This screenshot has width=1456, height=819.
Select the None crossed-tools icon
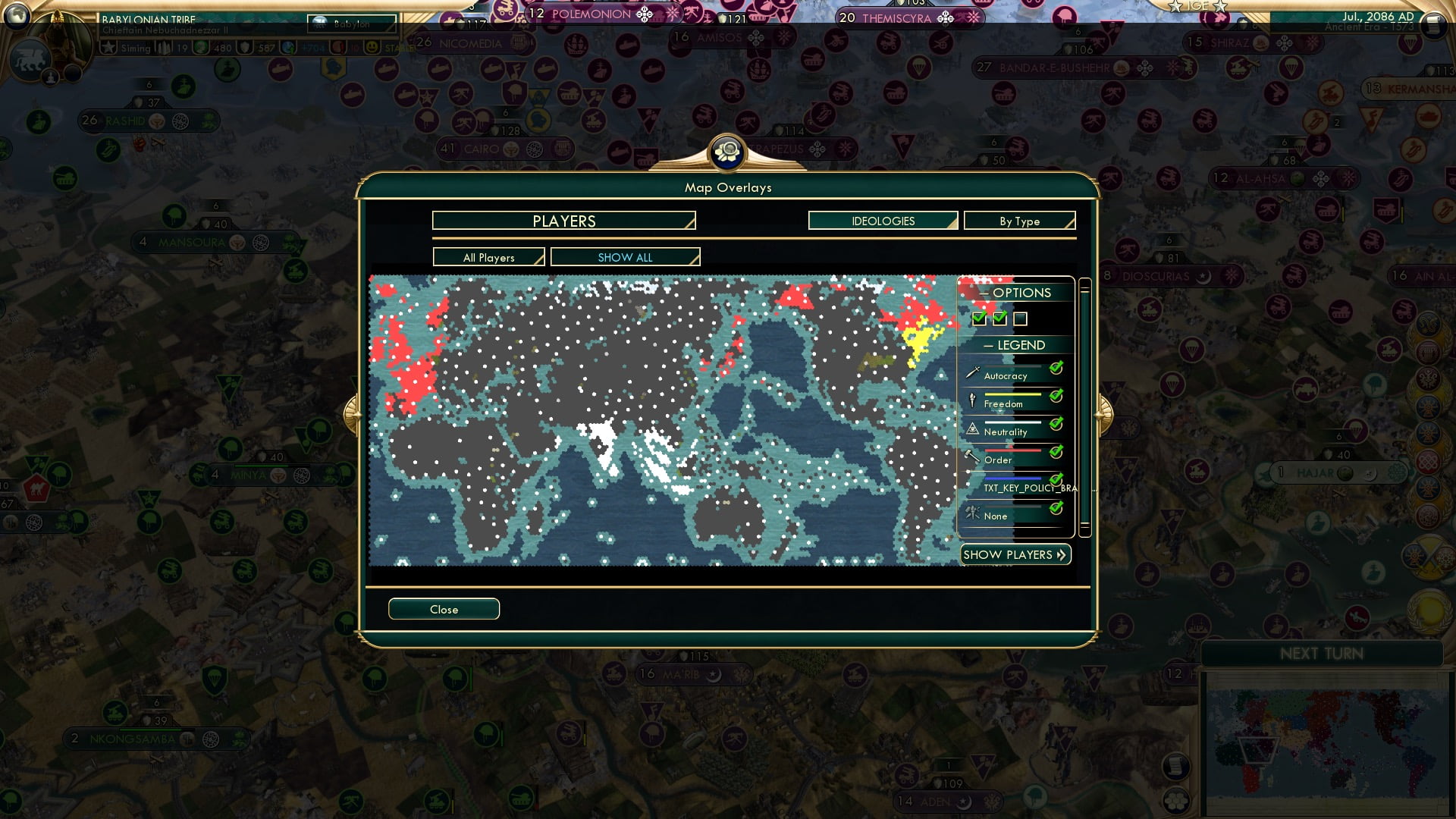[x=971, y=512]
